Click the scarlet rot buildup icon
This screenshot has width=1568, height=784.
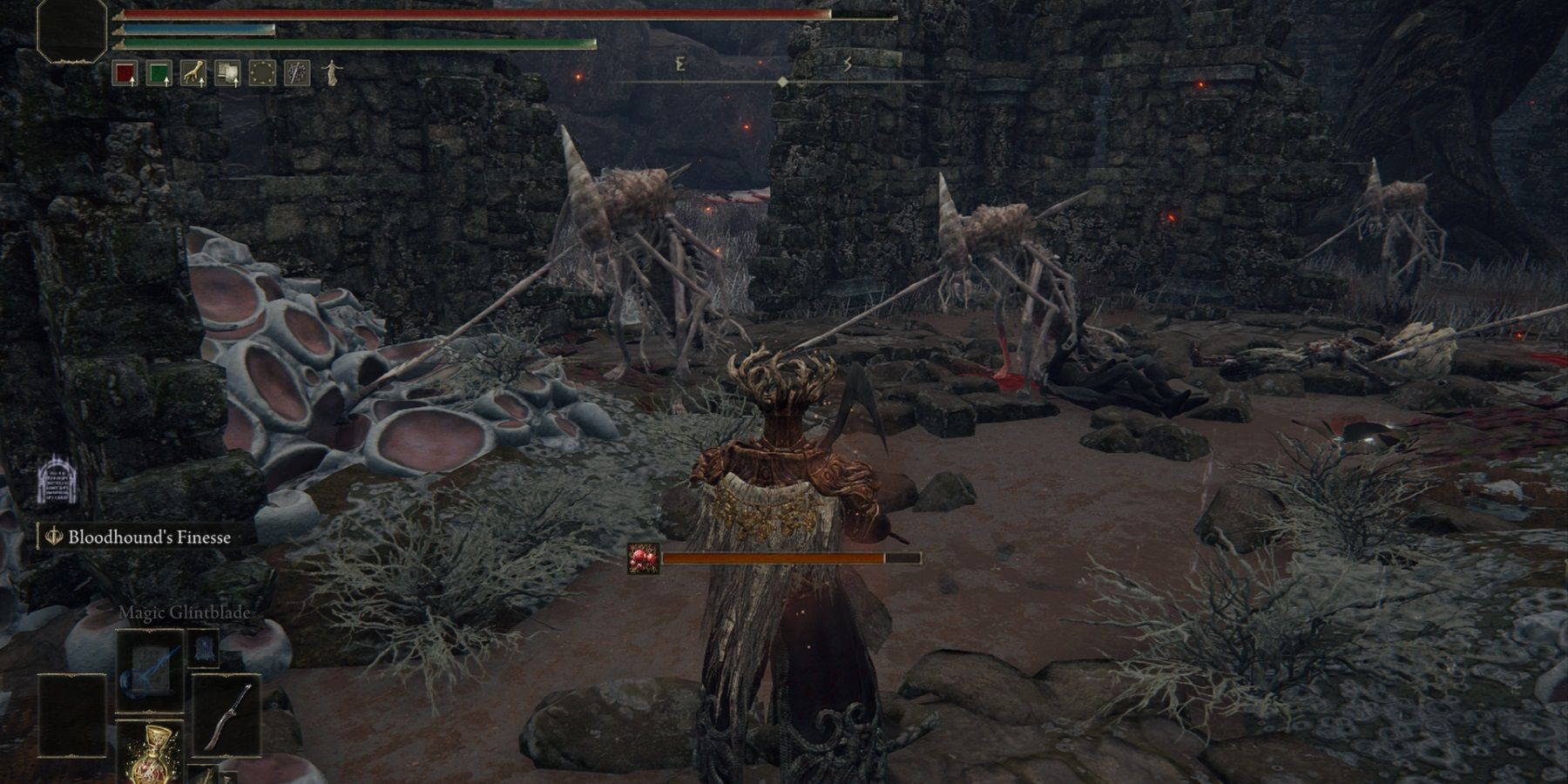point(644,559)
